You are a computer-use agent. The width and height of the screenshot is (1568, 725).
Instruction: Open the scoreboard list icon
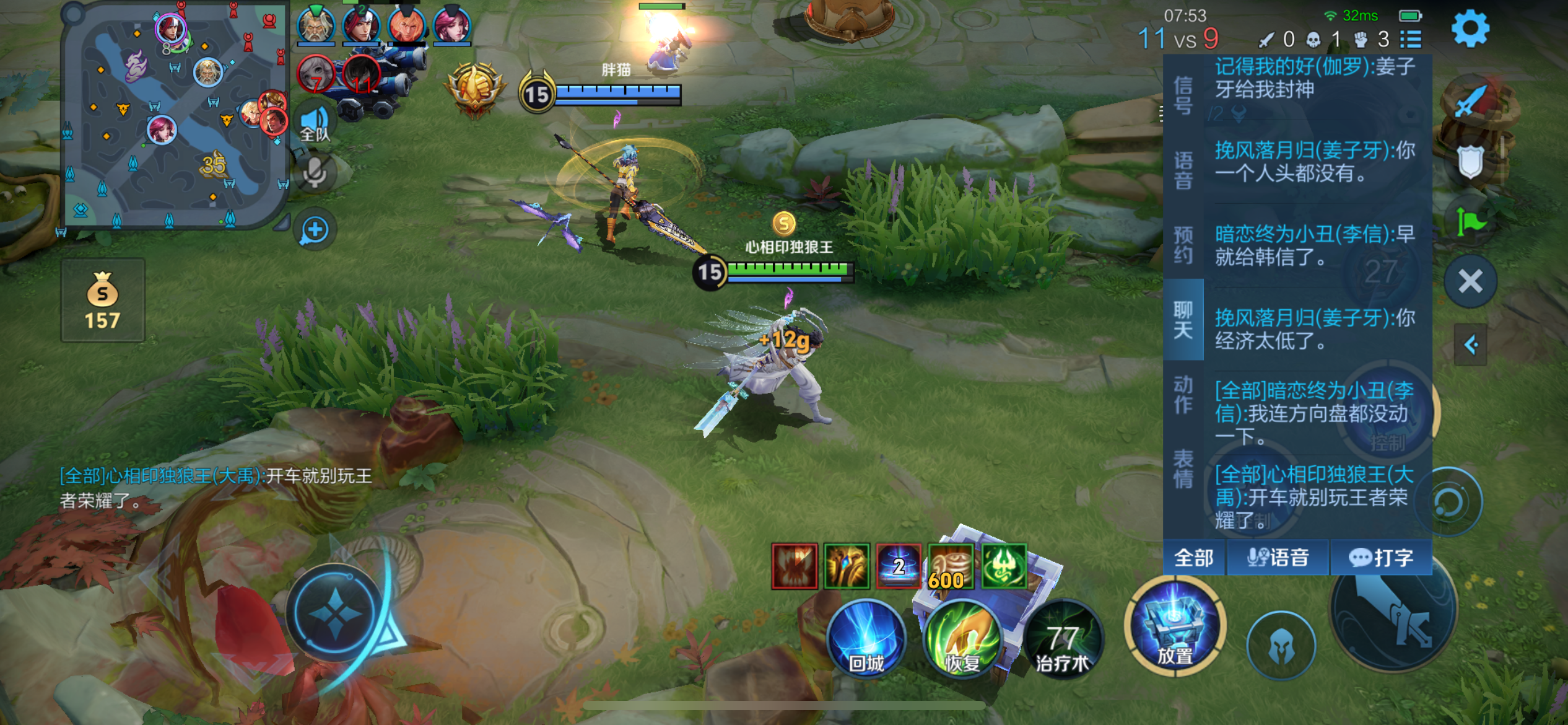[1411, 40]
